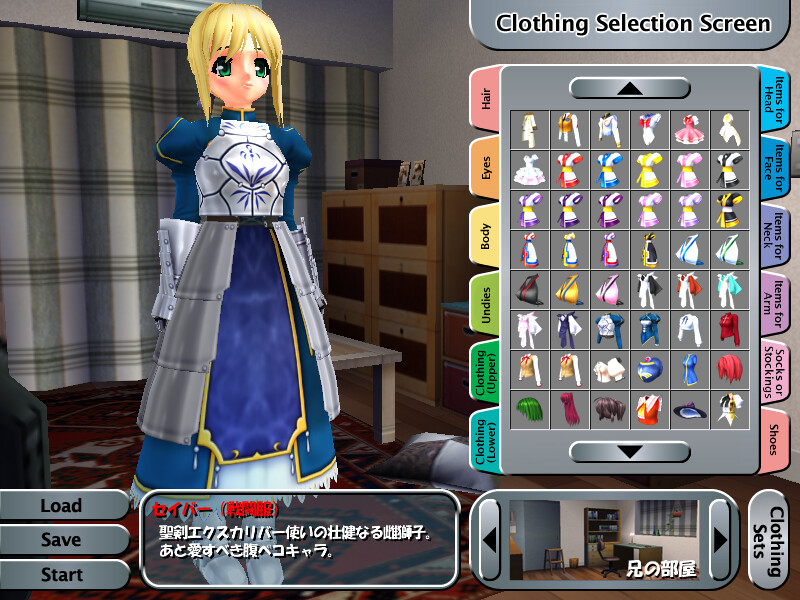Show Items for Neck category
The width and height of the screenshot is (800, 600).
pos(775,237)
